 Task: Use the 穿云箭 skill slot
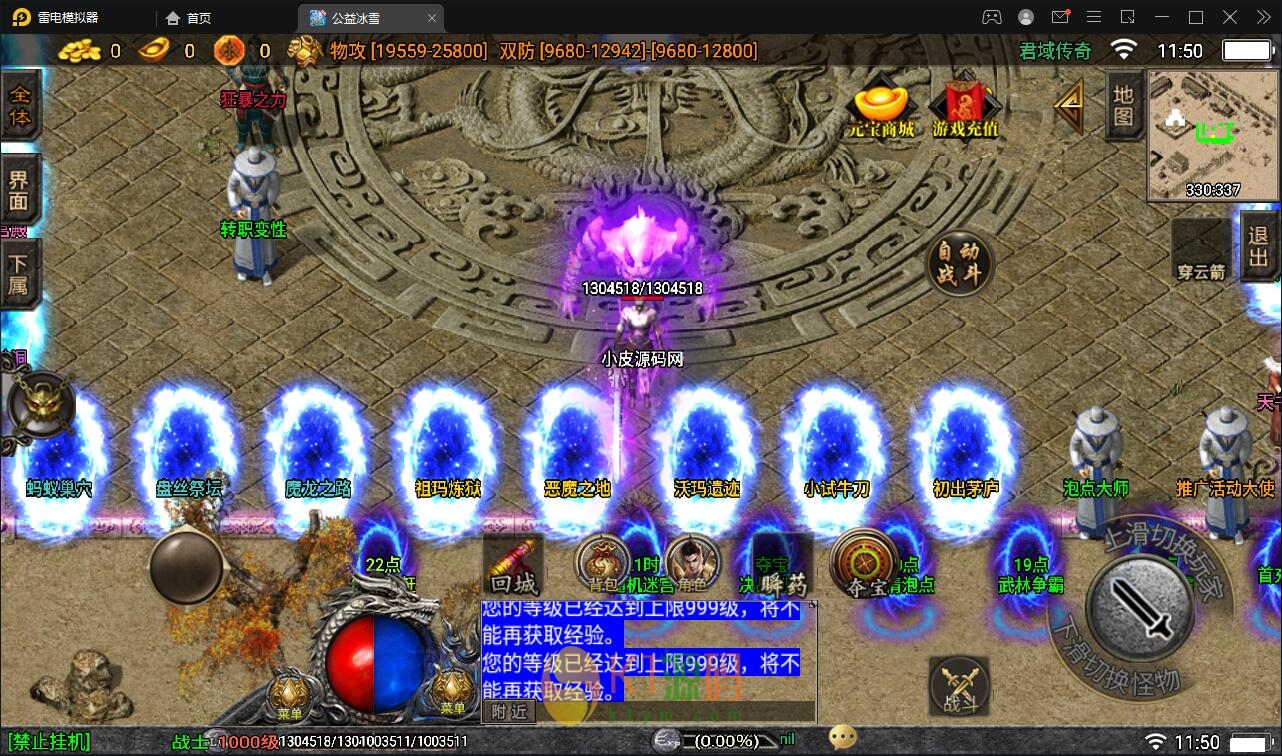click(x=1200, y=250)
